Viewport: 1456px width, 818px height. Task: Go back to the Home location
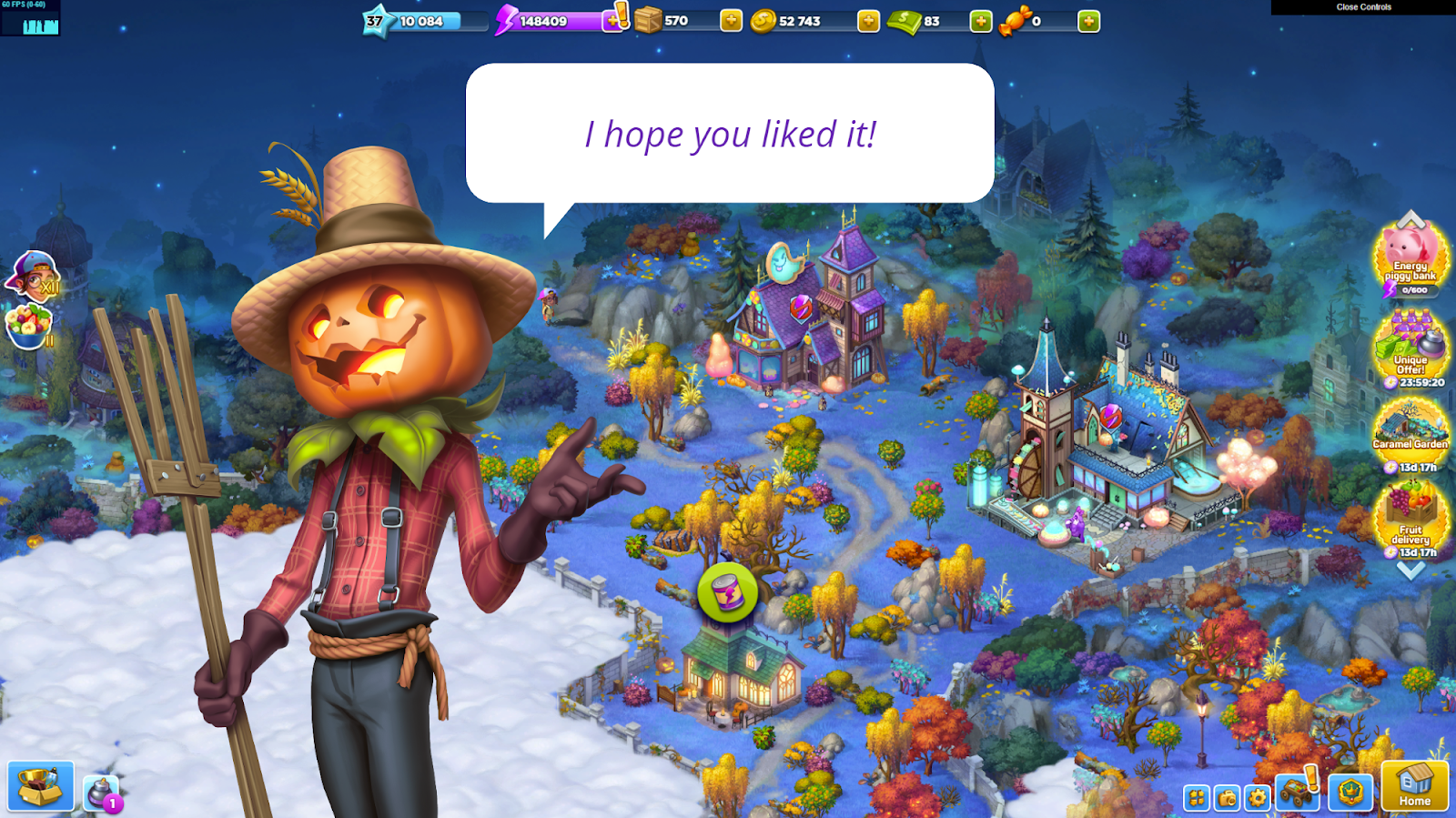pyautogui.click(x=1414, y=786)
